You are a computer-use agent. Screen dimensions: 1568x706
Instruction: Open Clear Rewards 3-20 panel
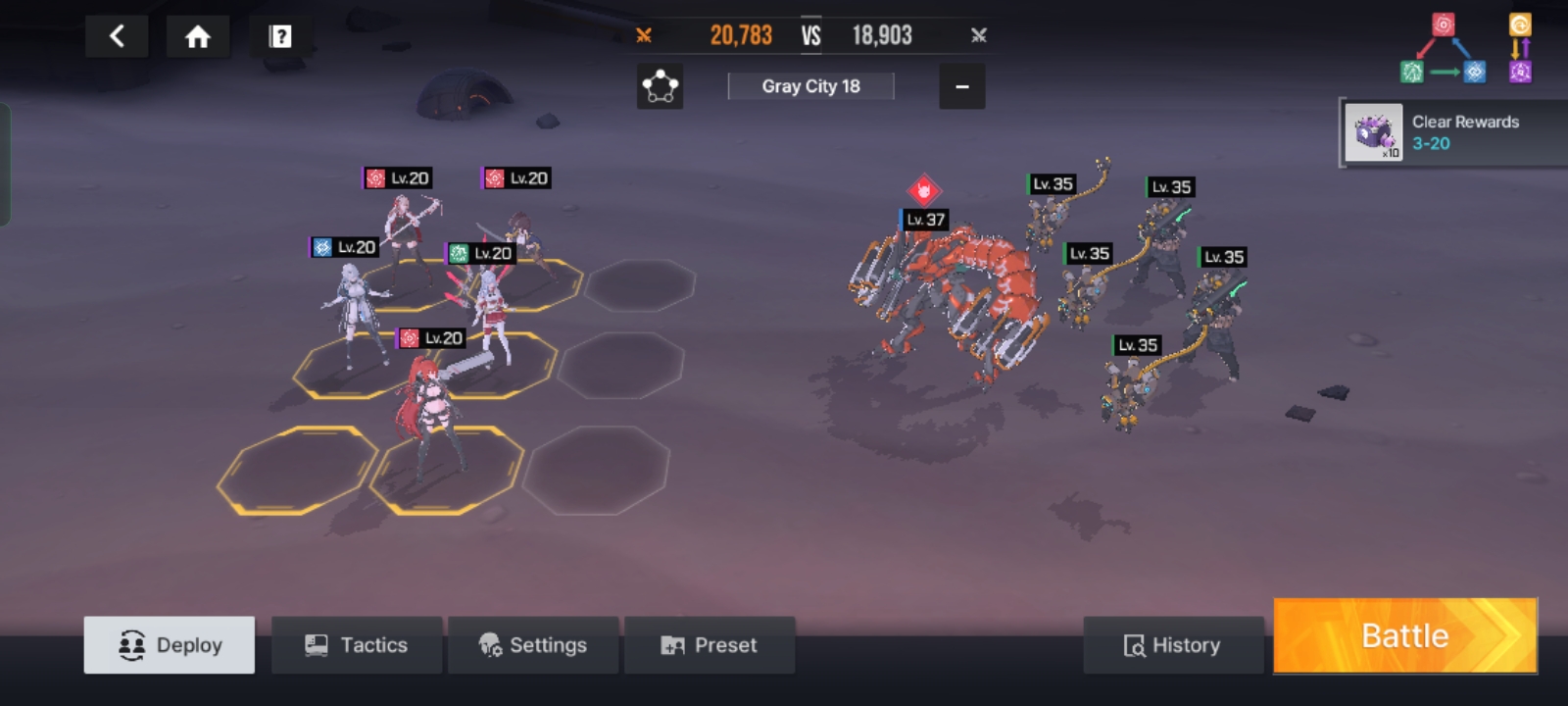click(1453, 132)
